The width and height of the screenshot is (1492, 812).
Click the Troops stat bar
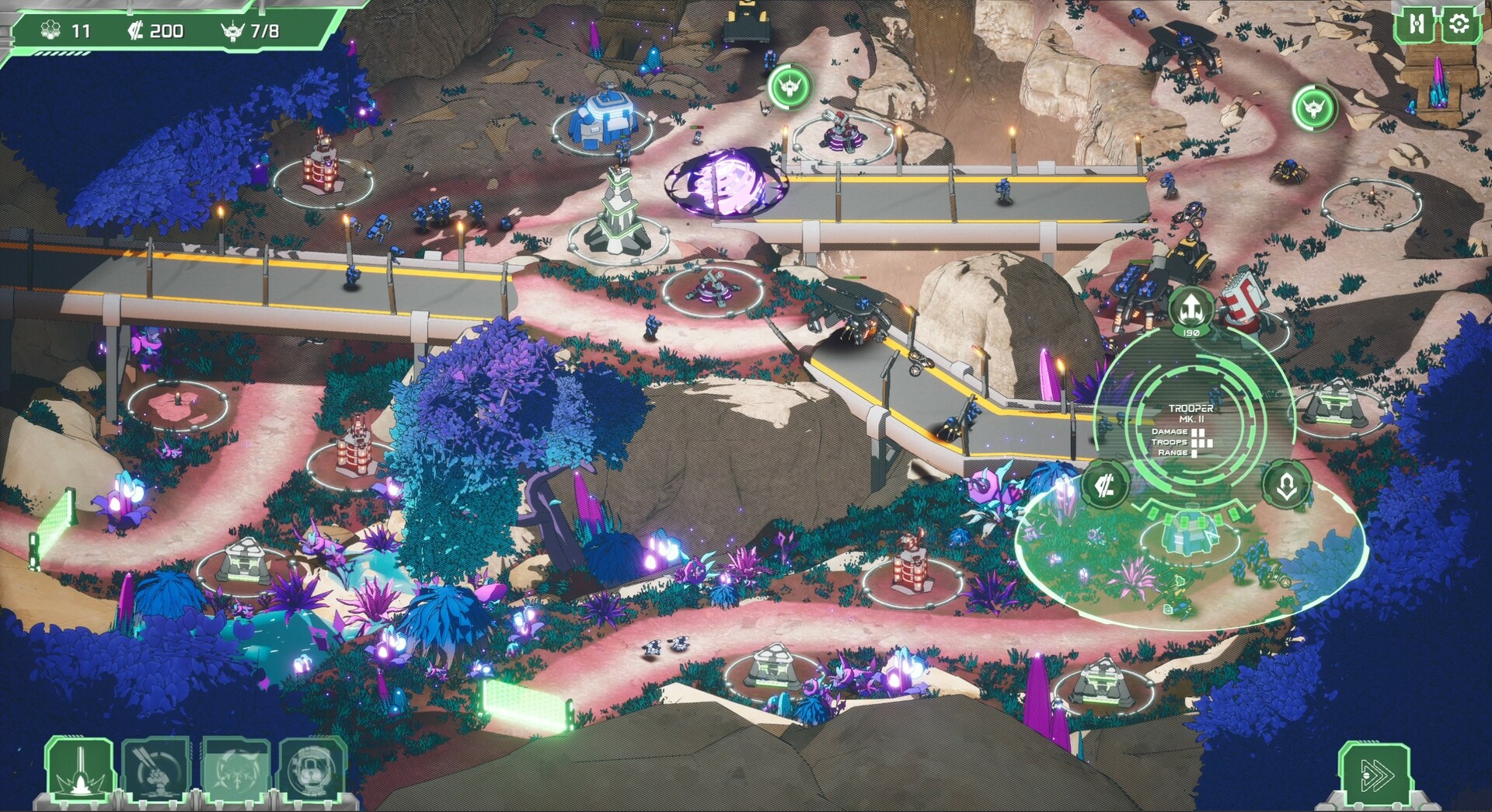click(1202, 441)
